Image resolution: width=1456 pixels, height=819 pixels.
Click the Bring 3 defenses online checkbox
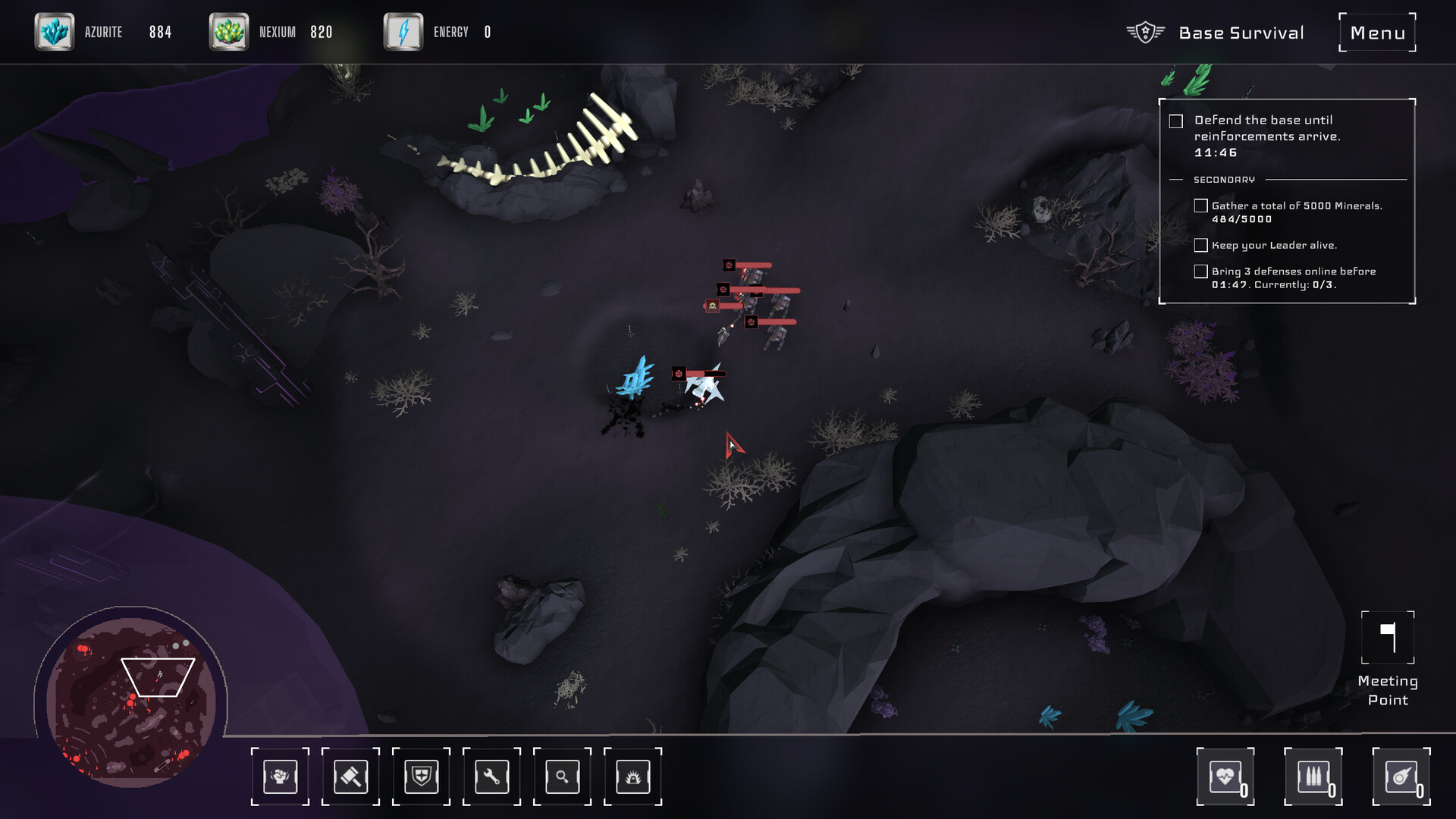1200,271
